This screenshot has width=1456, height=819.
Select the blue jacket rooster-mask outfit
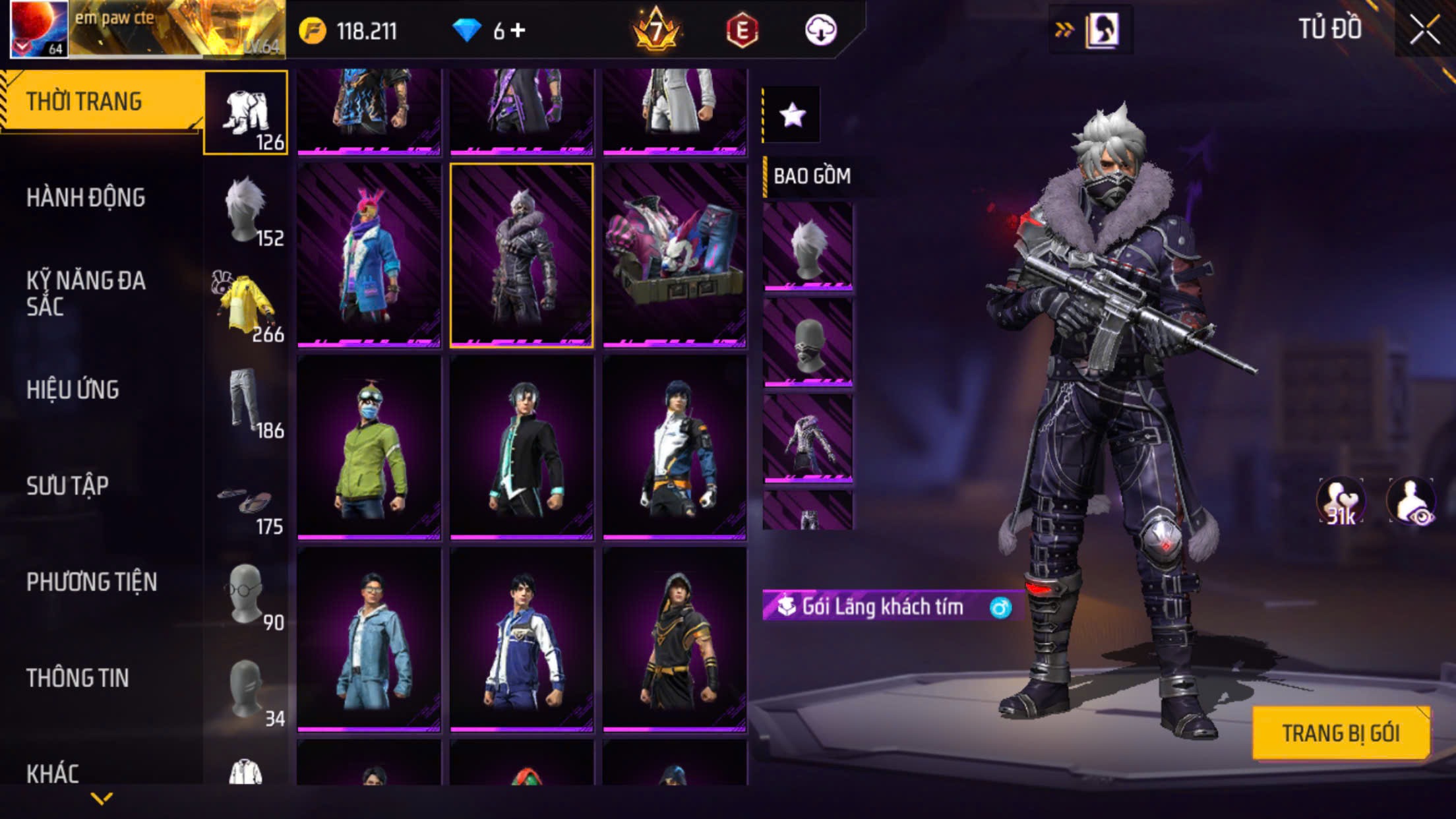tap(369, 255)
